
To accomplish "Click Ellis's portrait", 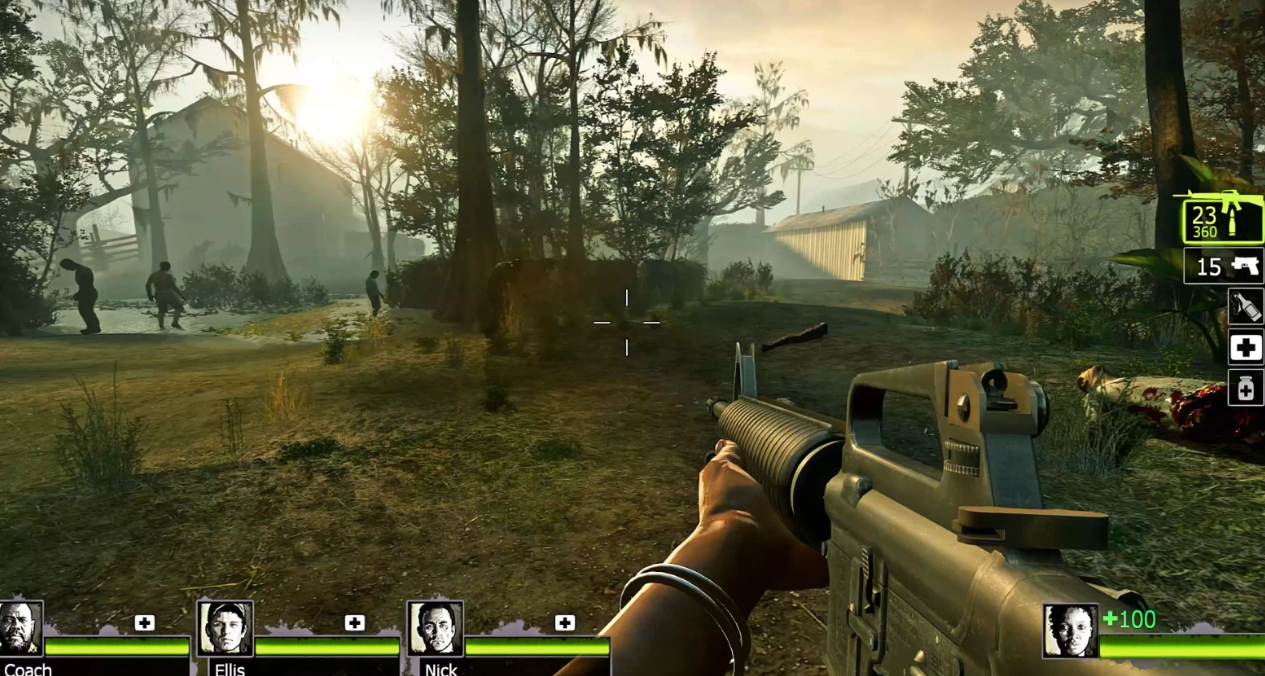I will tap(225, 628).
